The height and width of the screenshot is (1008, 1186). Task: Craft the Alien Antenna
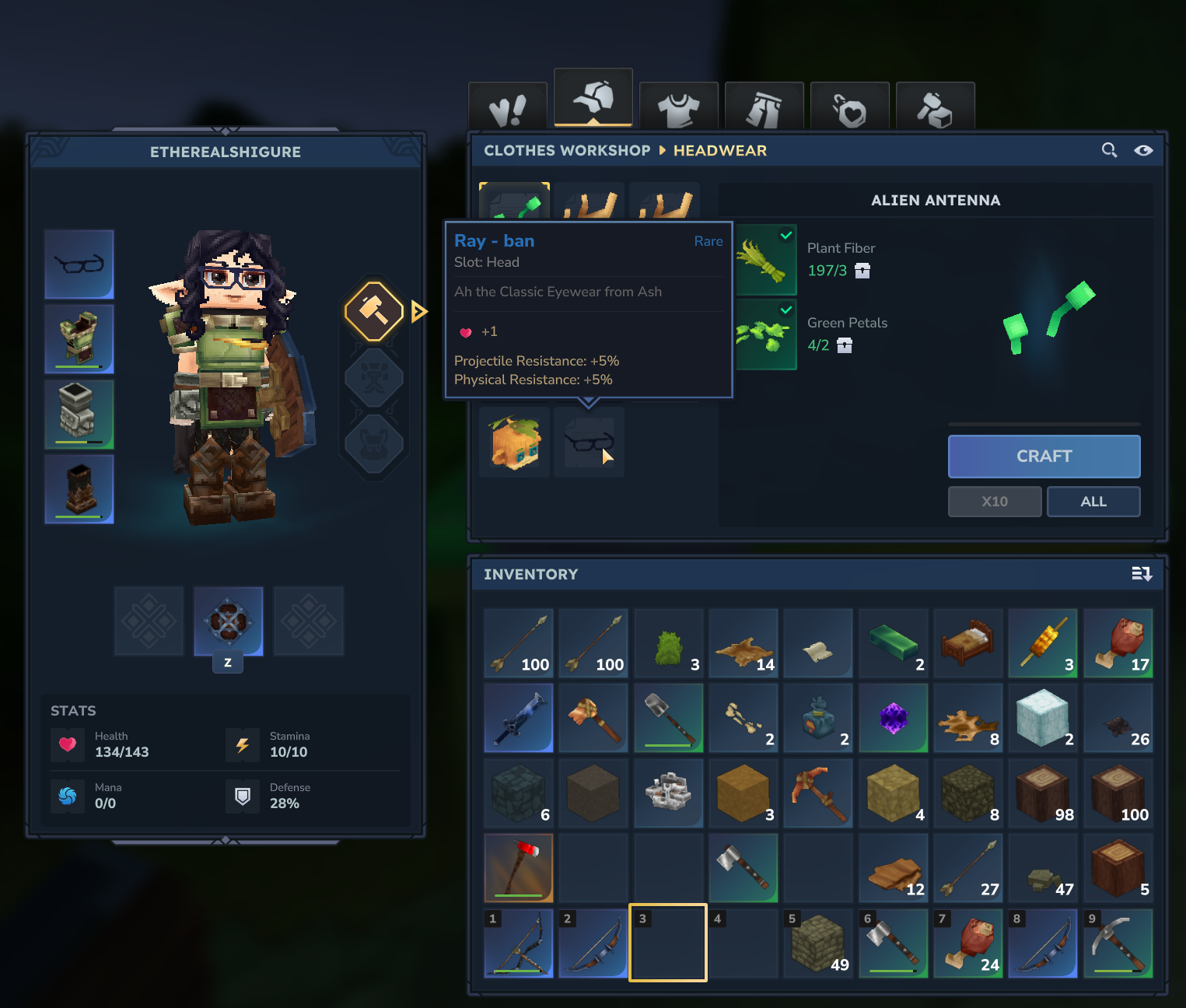[1044, 456]
